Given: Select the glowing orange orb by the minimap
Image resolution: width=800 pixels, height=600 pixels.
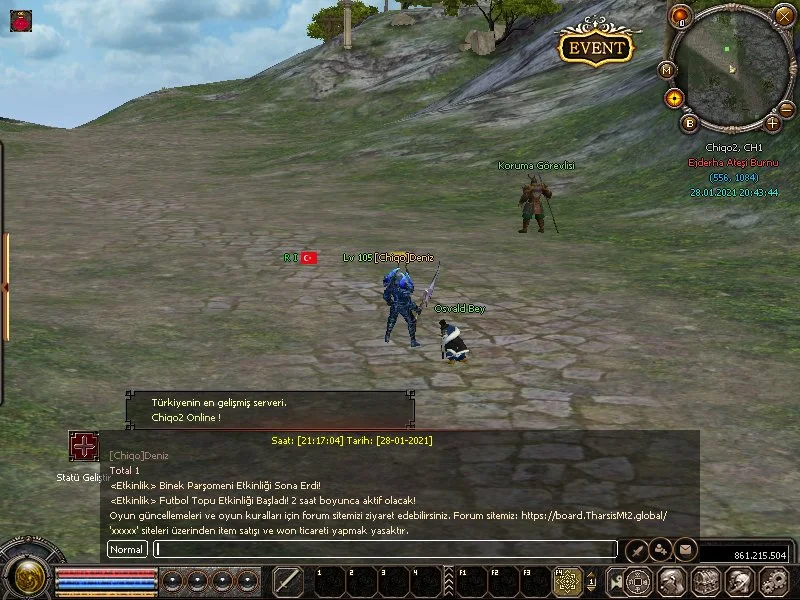Looking at the screenshot, I should [674, 98].
